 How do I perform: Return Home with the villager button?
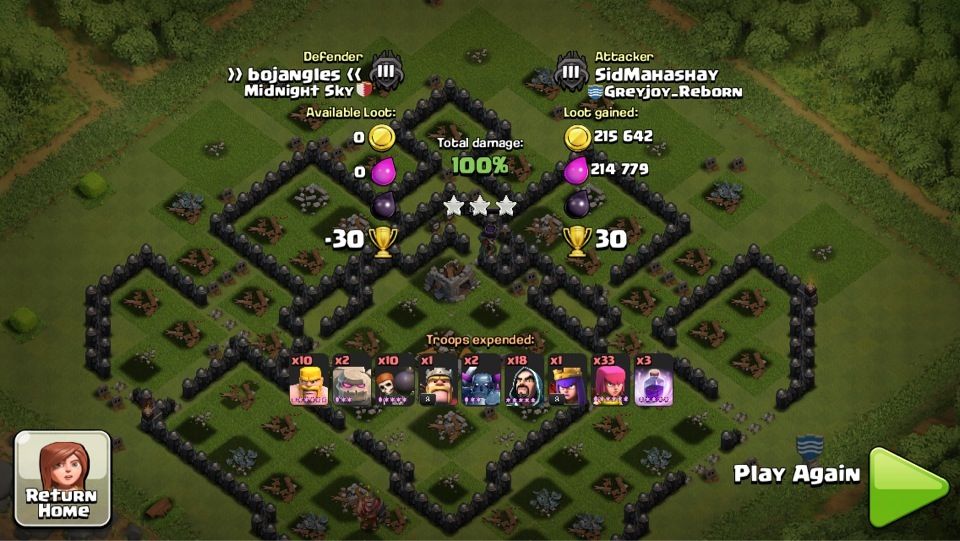[62, 478]
